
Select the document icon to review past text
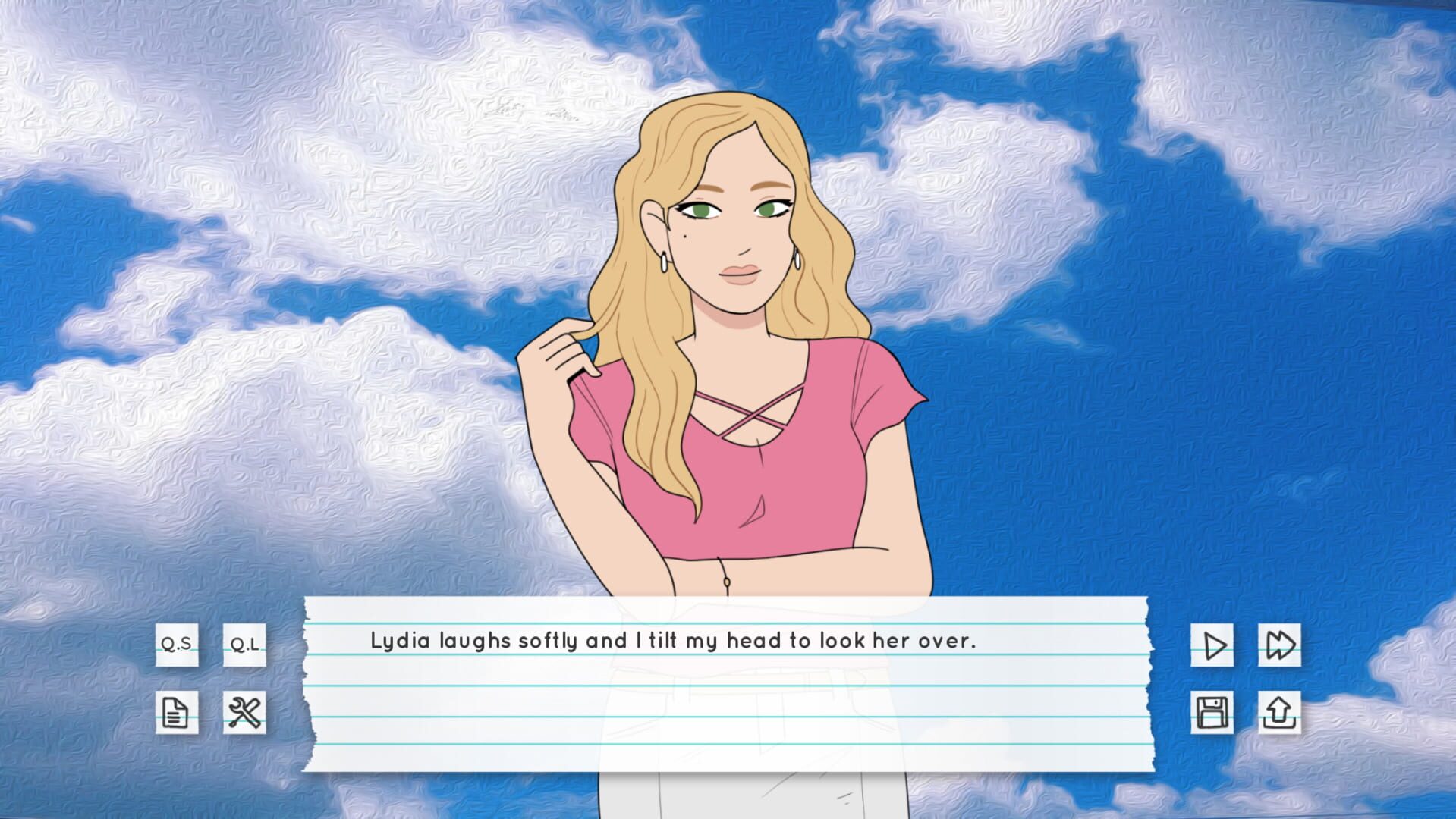175,711
